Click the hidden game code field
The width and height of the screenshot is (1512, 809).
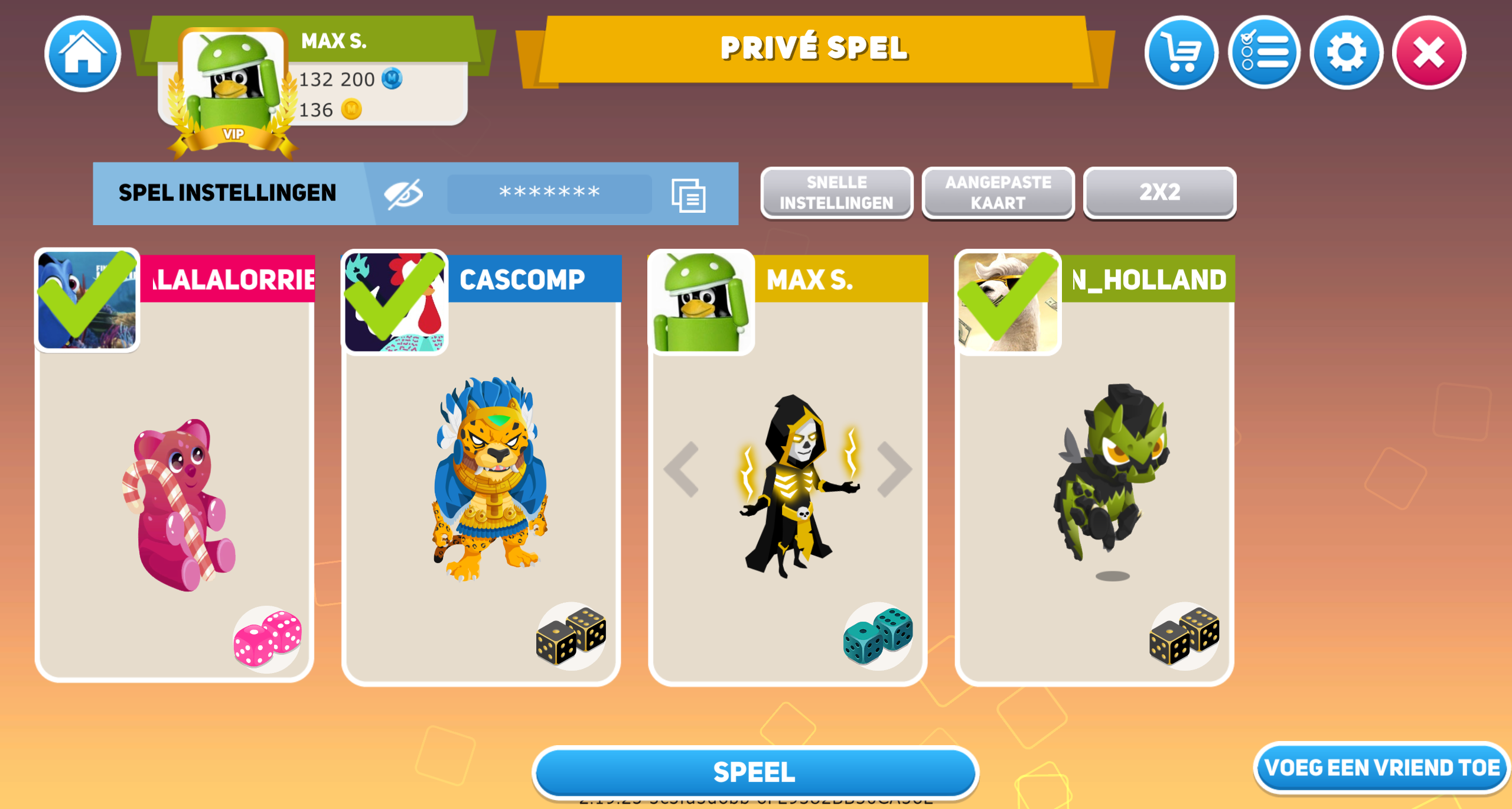click(x=549, y=194)
